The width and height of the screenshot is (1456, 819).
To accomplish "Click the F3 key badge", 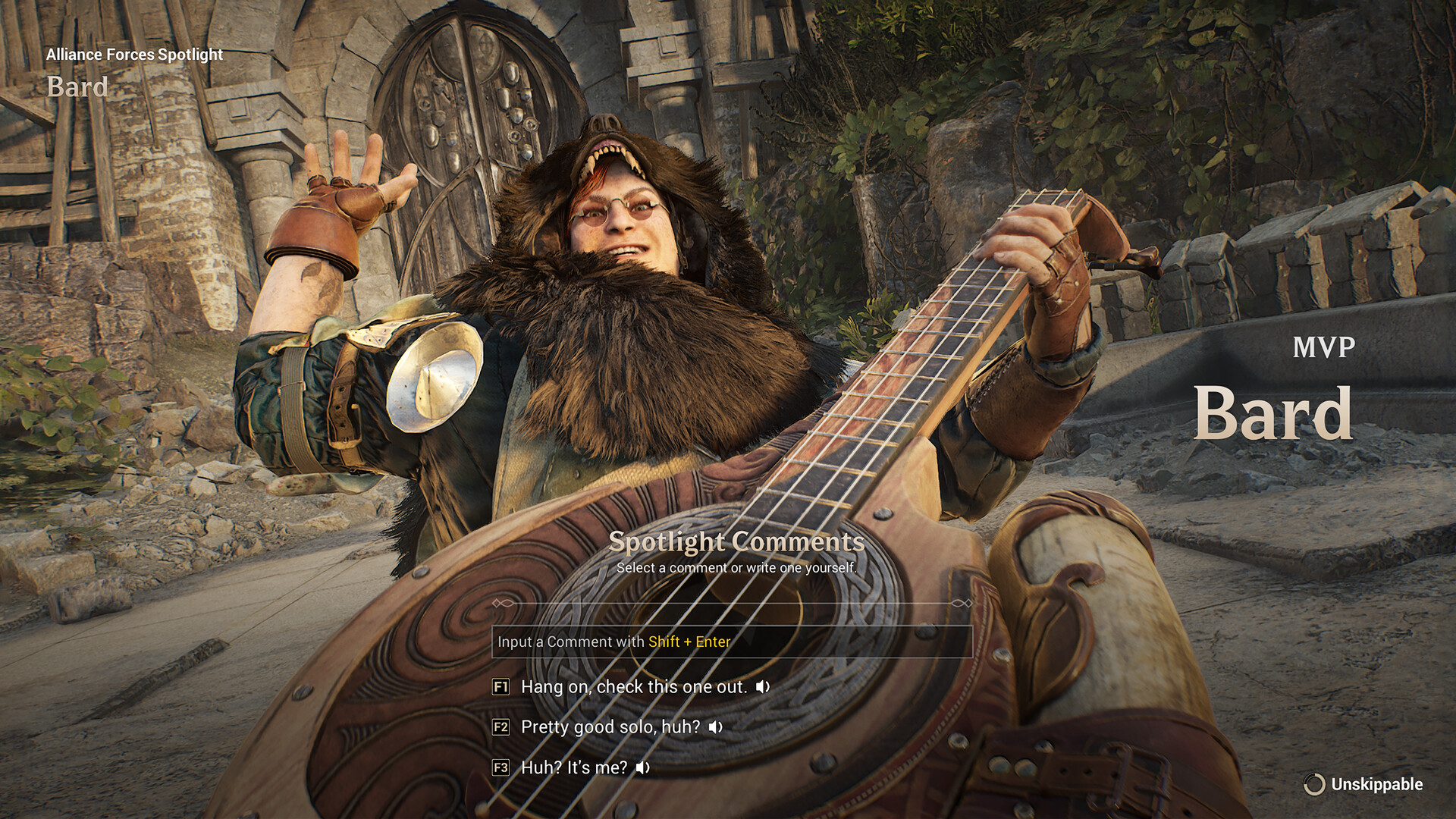I will tap(500, 768).
